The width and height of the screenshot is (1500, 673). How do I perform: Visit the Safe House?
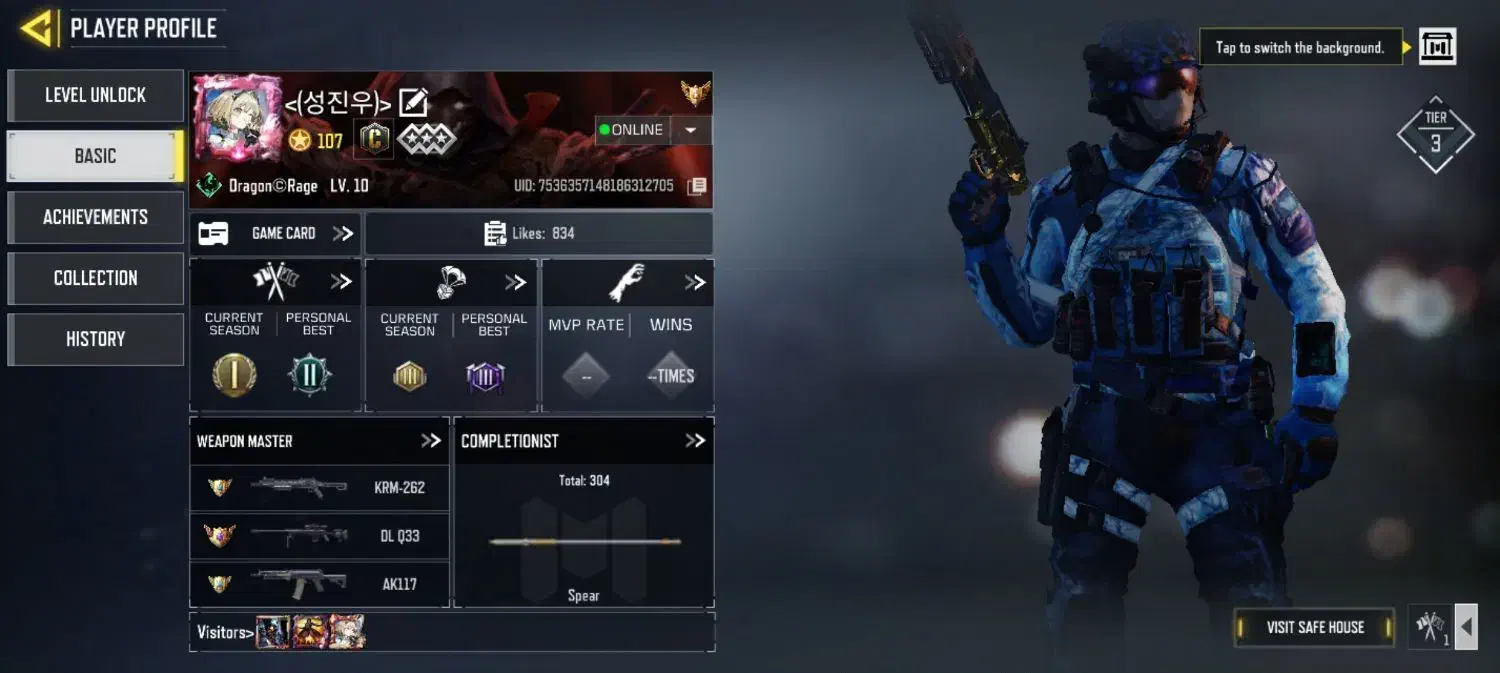click(x=1314, y=627)
